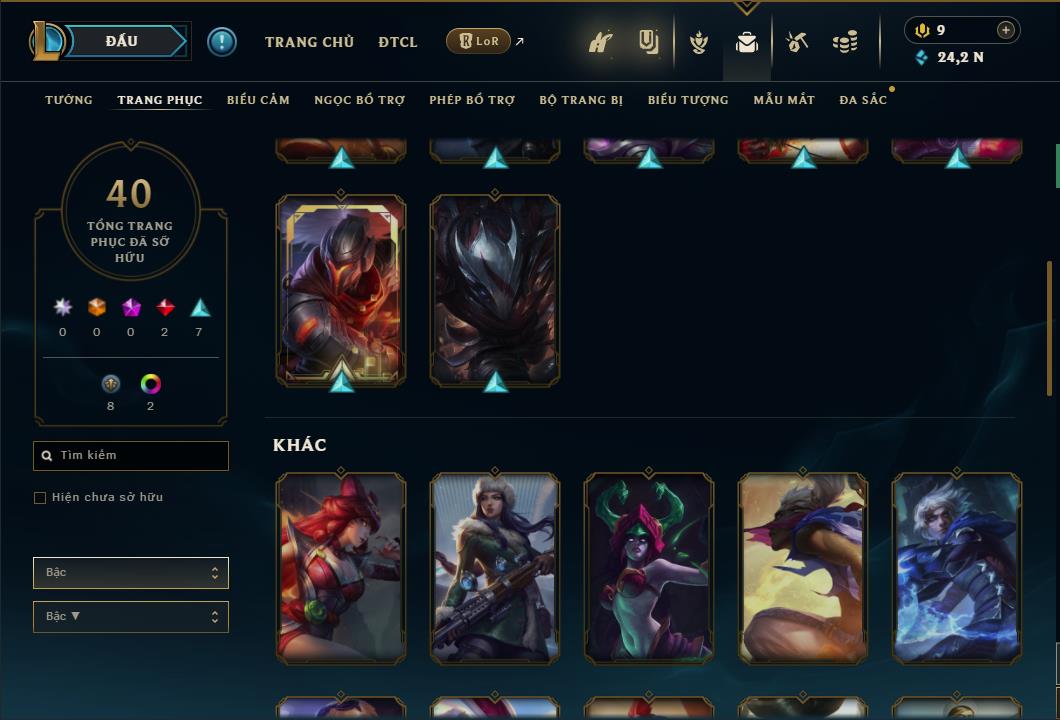
Task: Switch to the BIỂU CẢM tab
Action: coord(258,100)
